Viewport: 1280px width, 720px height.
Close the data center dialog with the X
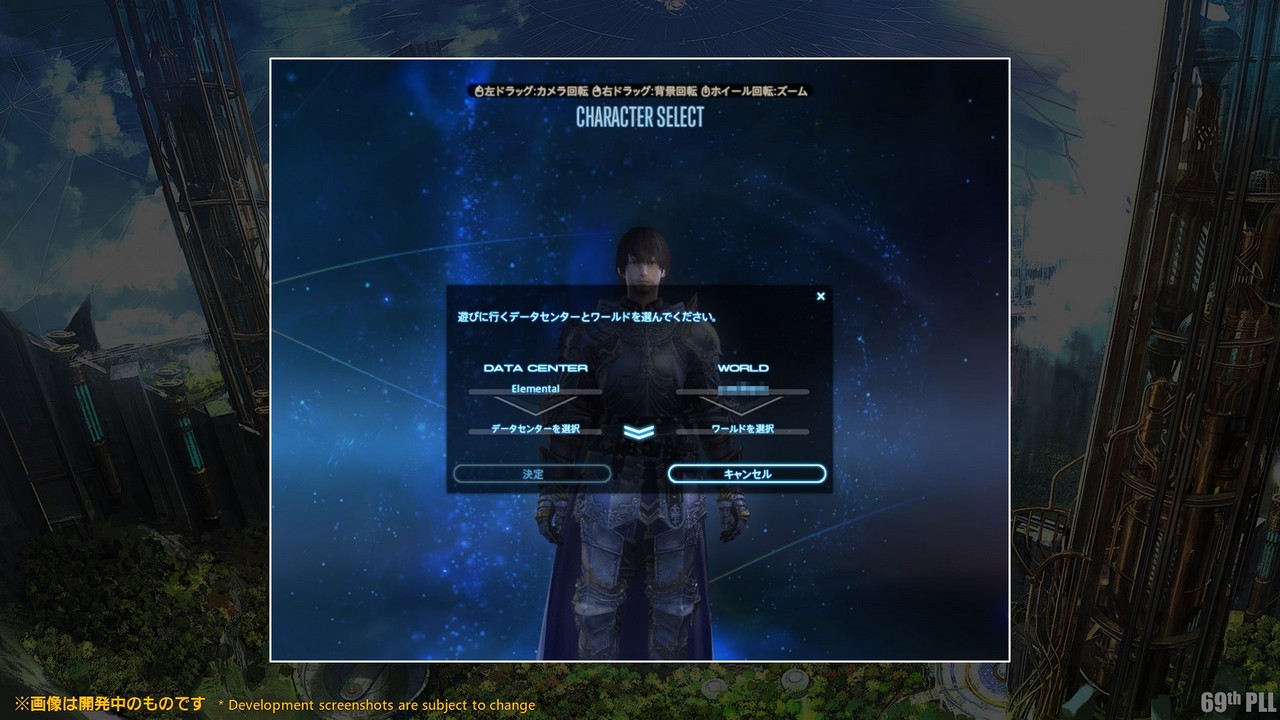click(x=821, y=296)
